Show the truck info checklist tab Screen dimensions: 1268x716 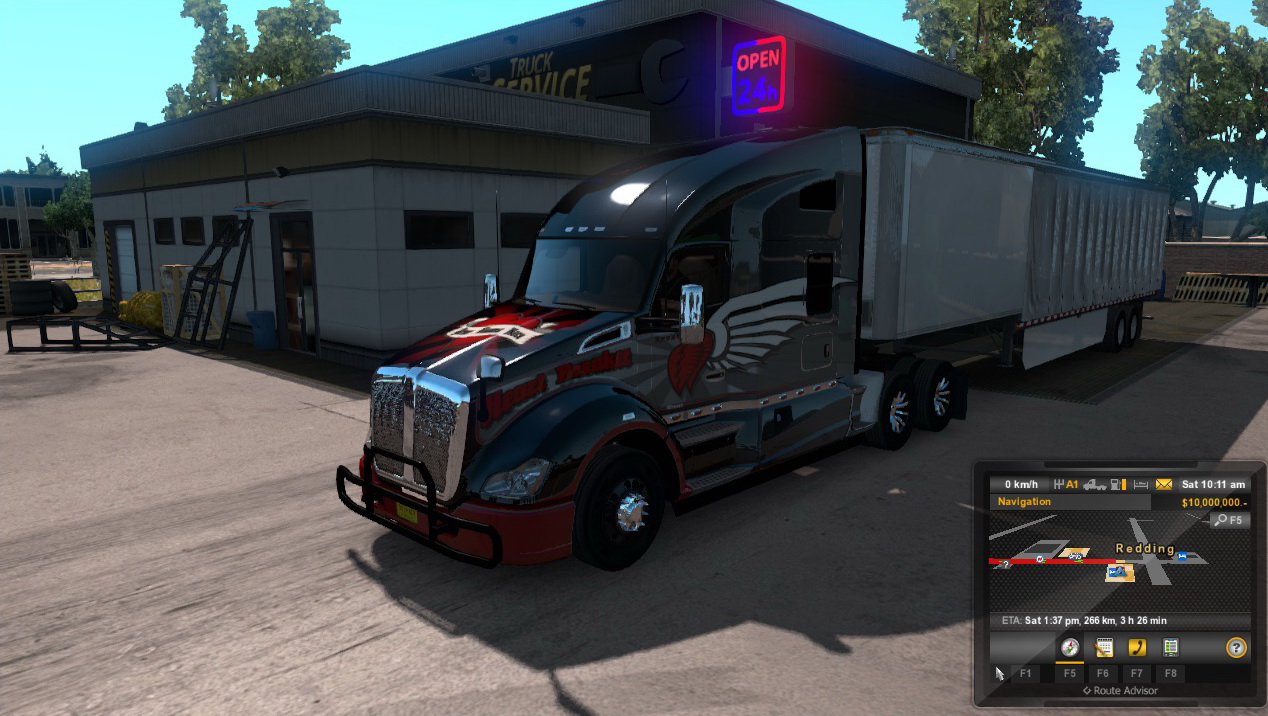coord(1170,648)
